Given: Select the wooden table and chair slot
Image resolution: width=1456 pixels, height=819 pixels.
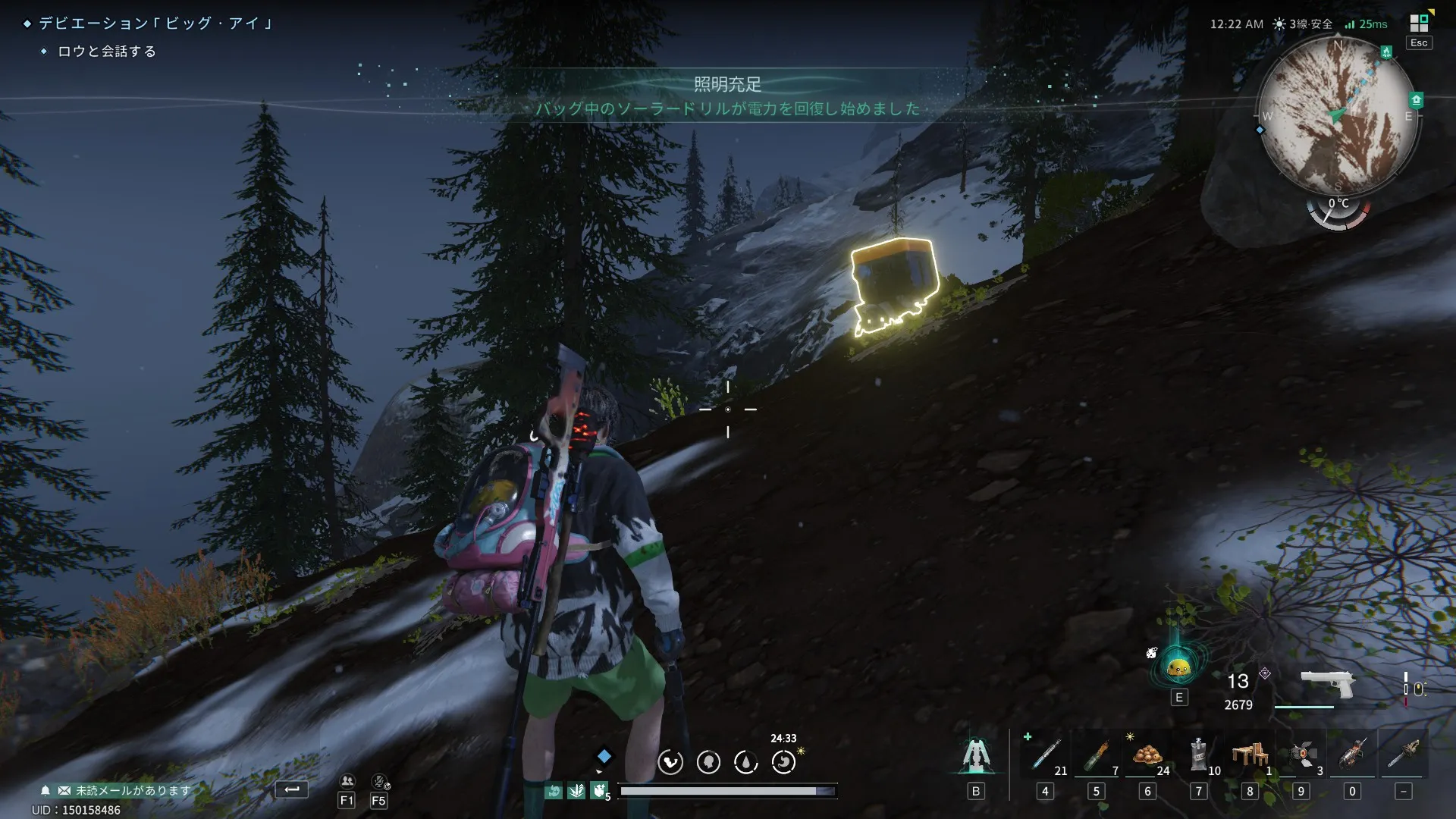Looking at the screenshot, I should [x=1250, y=755].
